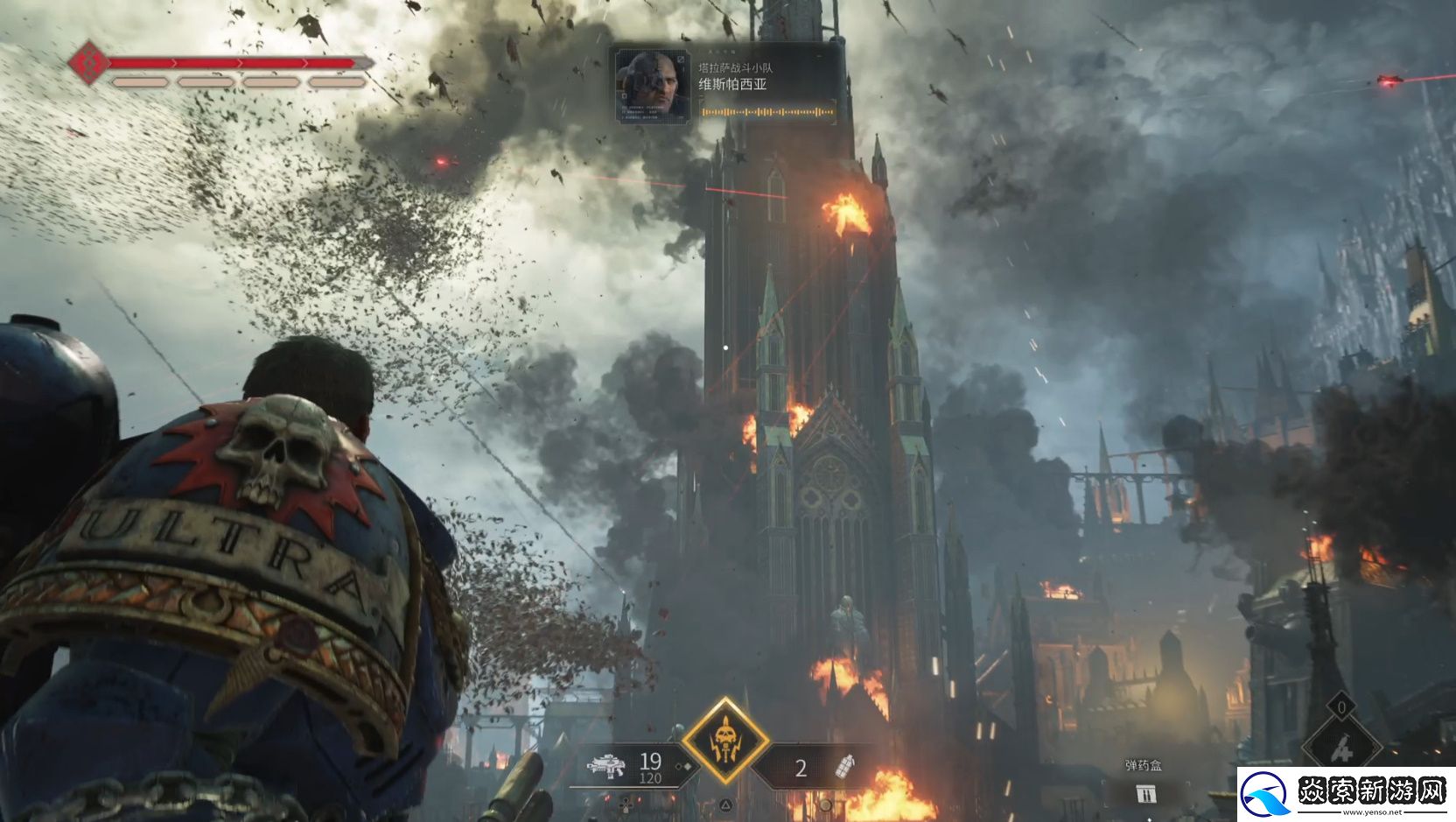Viewport: 1456px width, 822px height.
Task: Click the melee weapon diamond icon
Action: pos(1341,746)
